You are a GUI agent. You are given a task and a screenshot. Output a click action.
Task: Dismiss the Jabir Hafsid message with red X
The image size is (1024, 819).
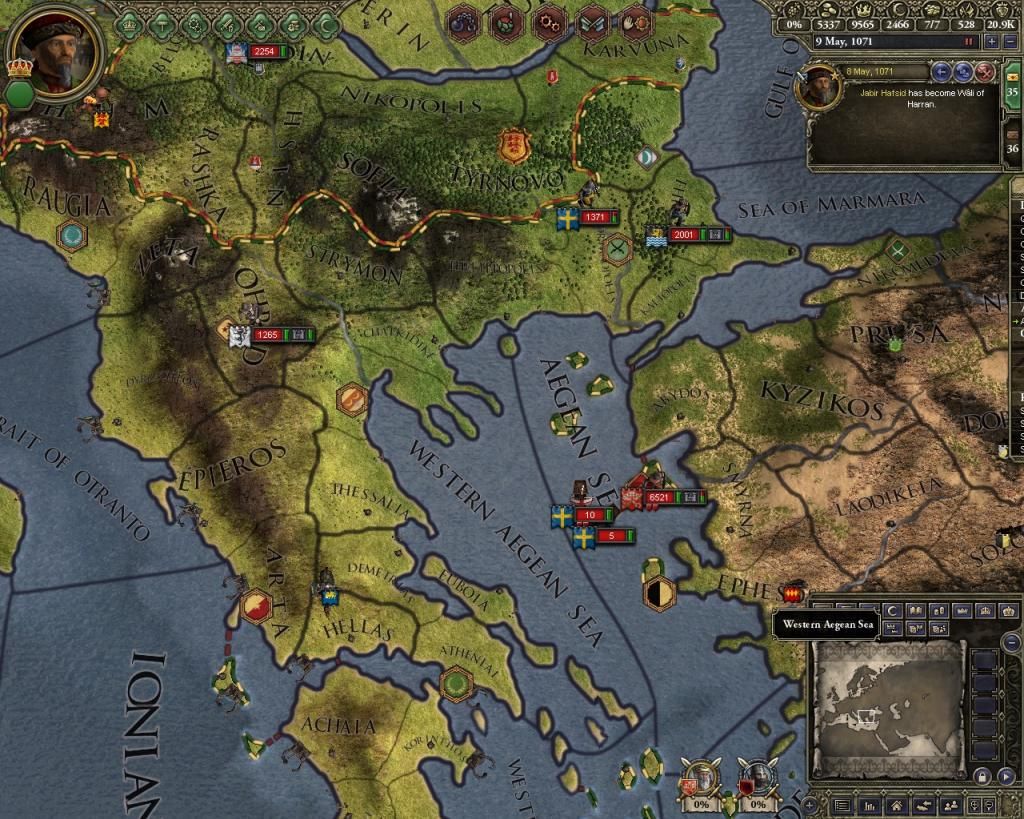985,72
